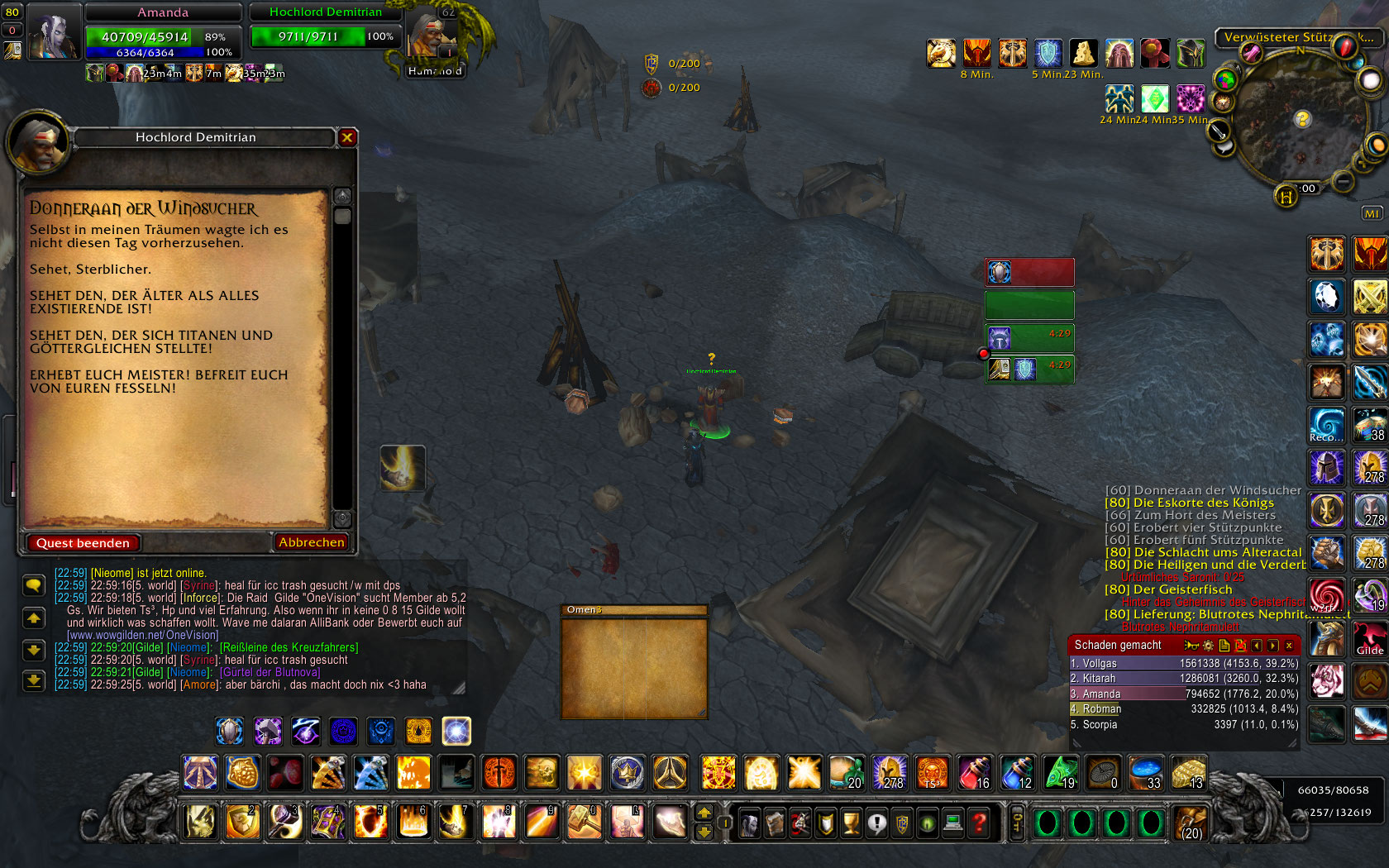1389x868 pixels.
Task: Open the chat menu speech bubble button
Action: point(33,585)
